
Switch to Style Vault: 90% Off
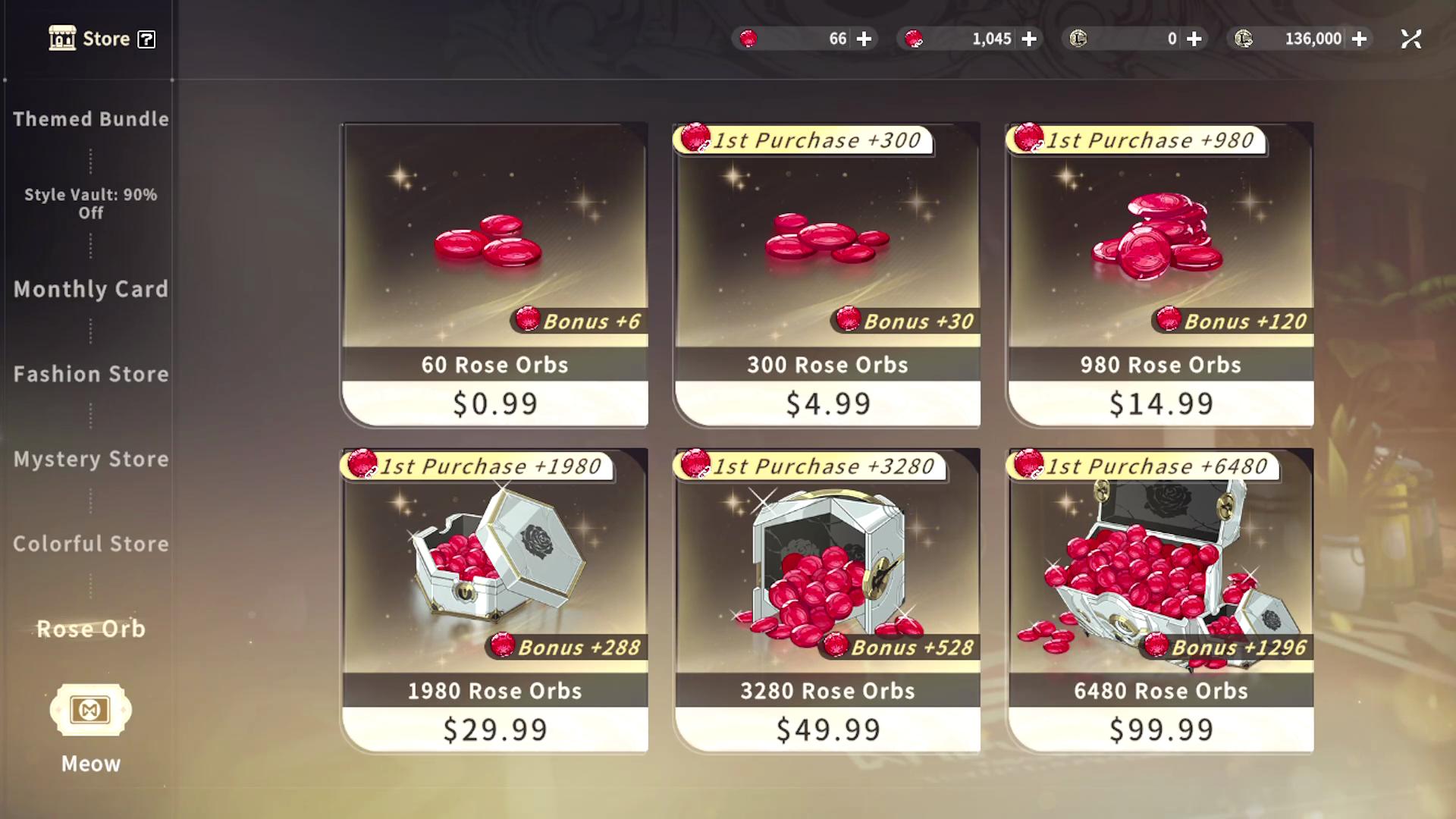tap(91, 203)
